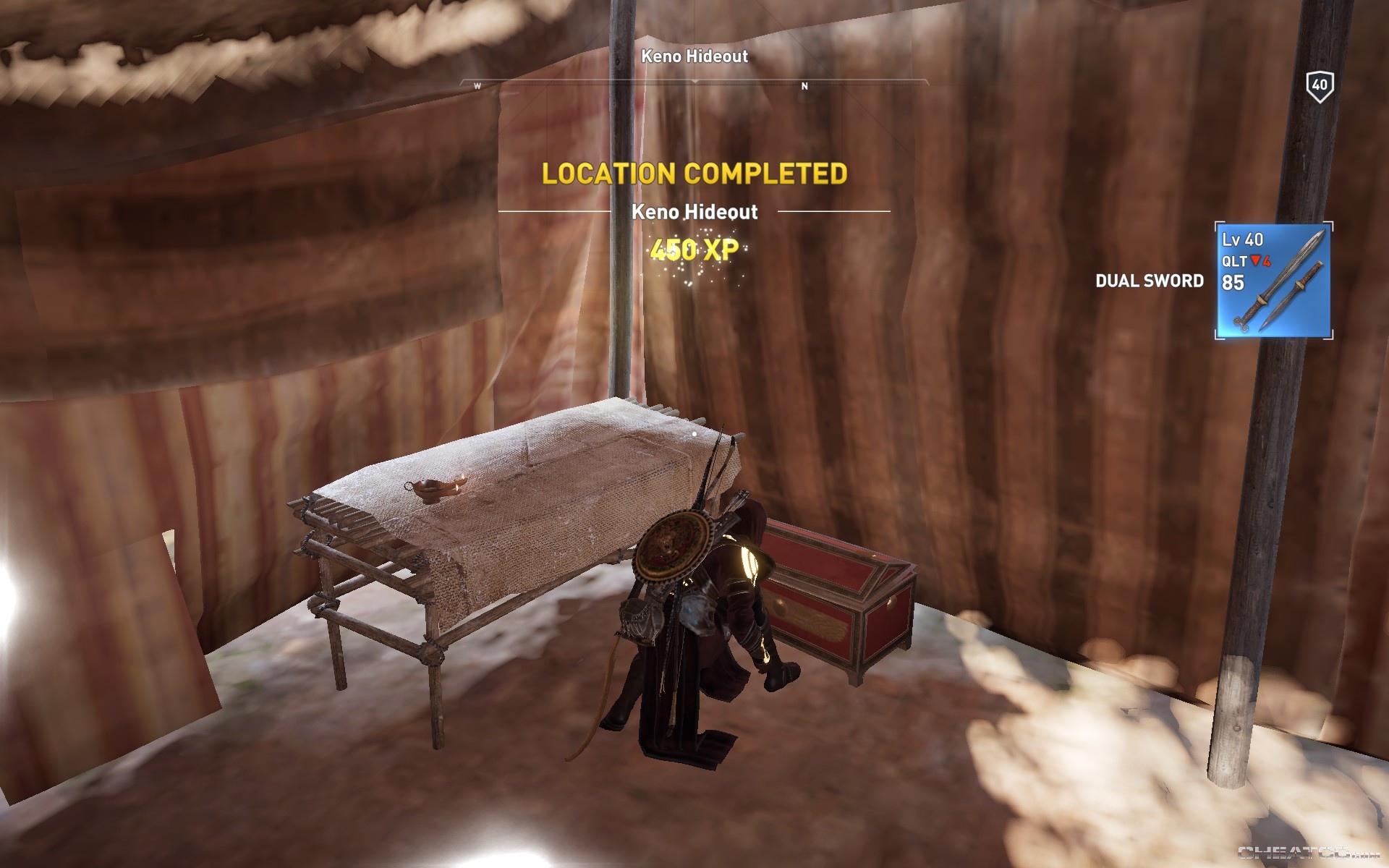Select the W marker on the compass
This screenshot has height=868, width=1389.
tap(477, 85)
